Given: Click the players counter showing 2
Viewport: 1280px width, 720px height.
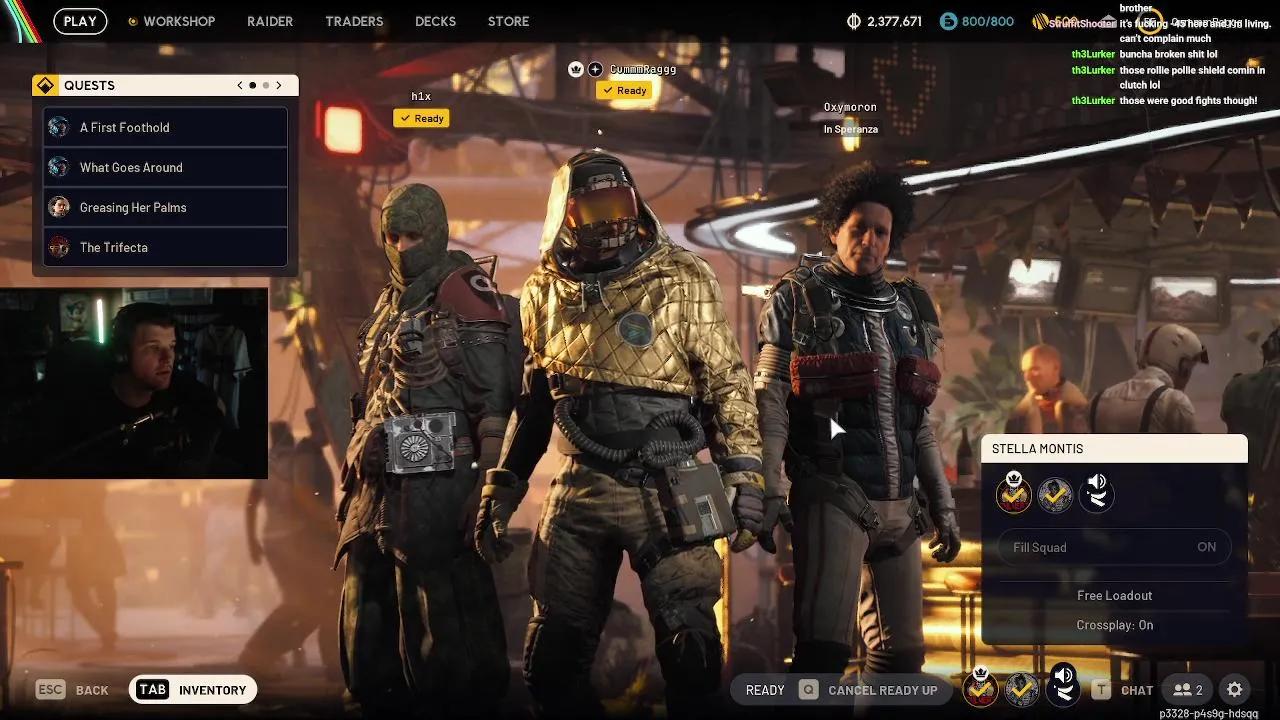Looking at the screenshot, I should [x=1188, y=689].
